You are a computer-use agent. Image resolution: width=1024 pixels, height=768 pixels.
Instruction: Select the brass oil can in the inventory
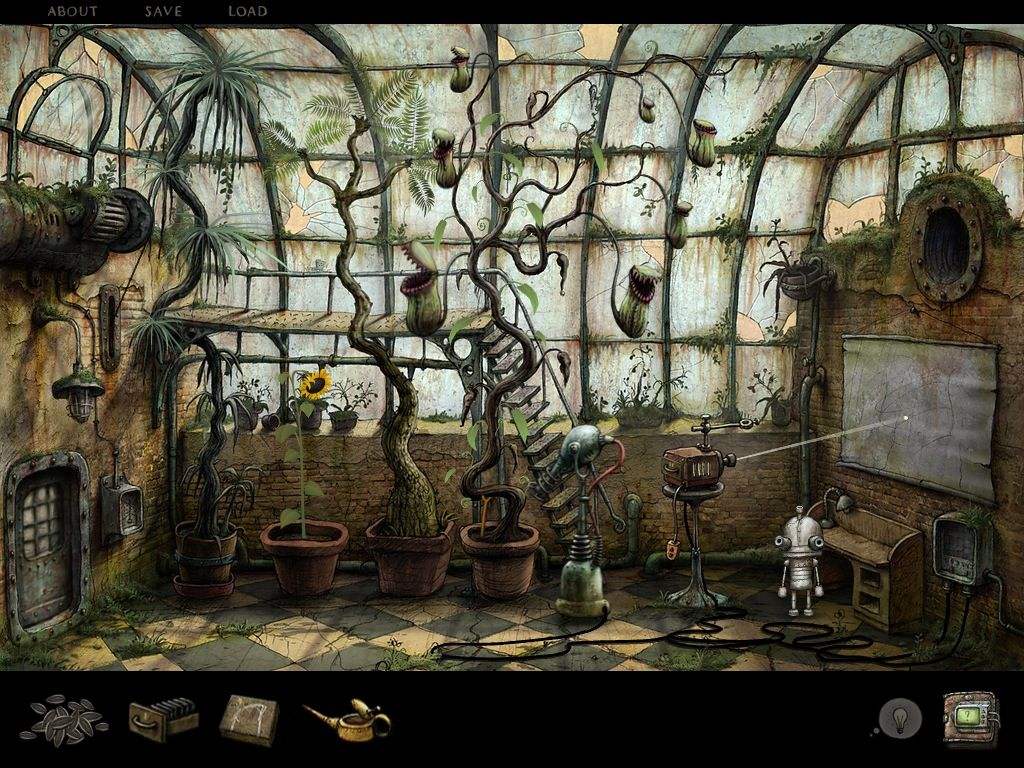click(349, 720)
